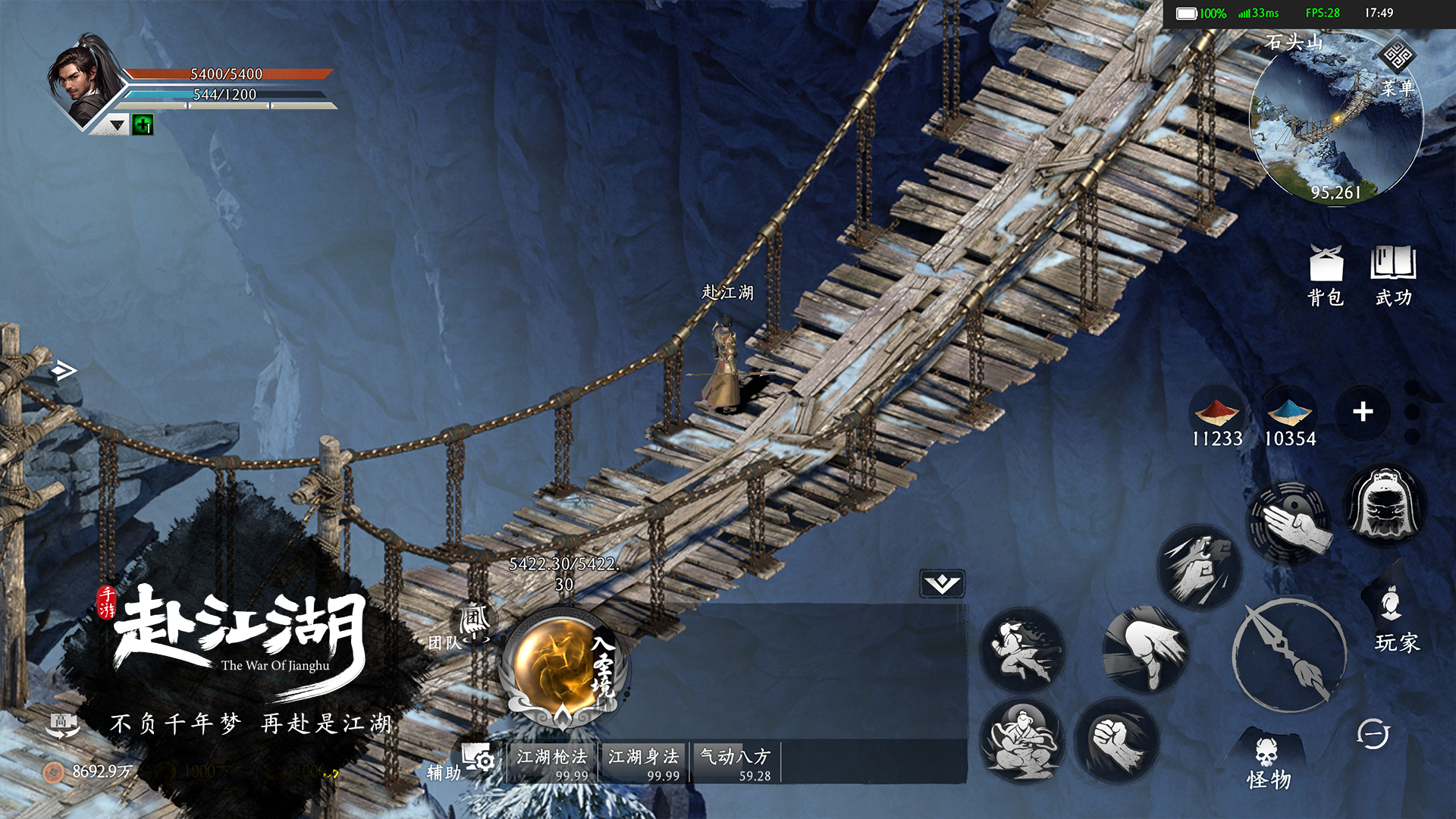Screen dimensions: 1456x819
Task: Activate the meditation sitting skill
Action: (x=1021, y=741)
